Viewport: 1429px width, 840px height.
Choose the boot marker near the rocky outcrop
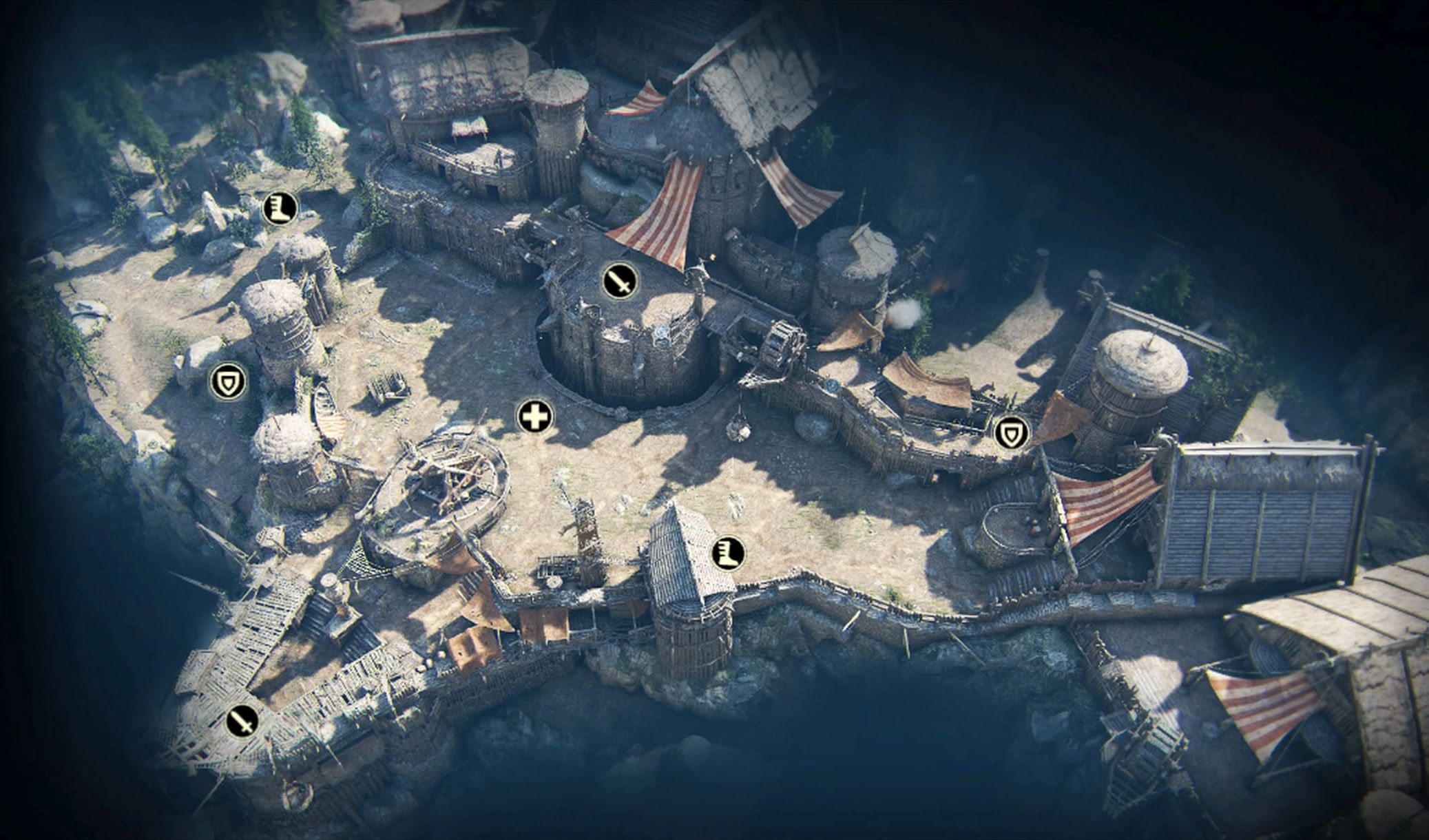click(x=280, y=207)
